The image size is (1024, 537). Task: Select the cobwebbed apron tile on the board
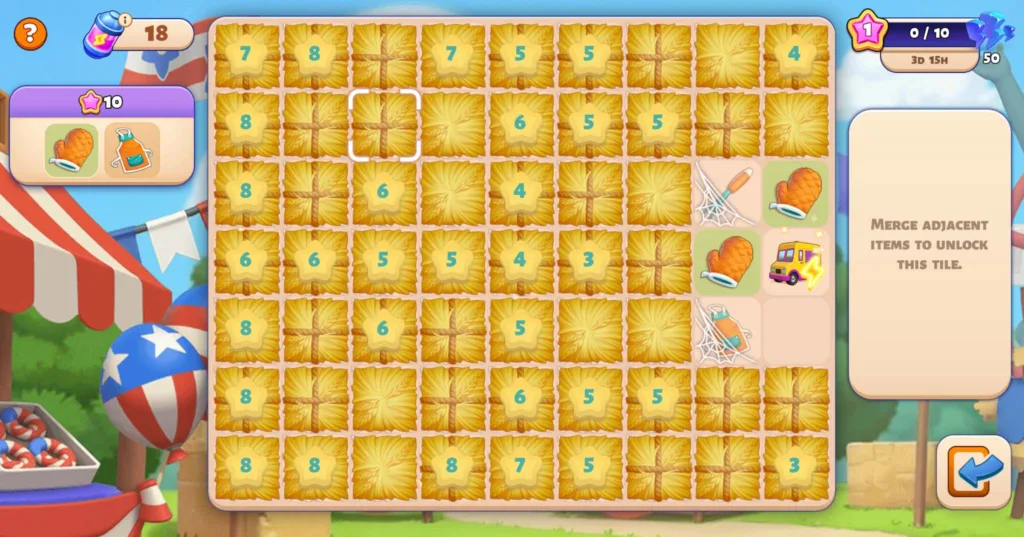(x=727, y=330)
